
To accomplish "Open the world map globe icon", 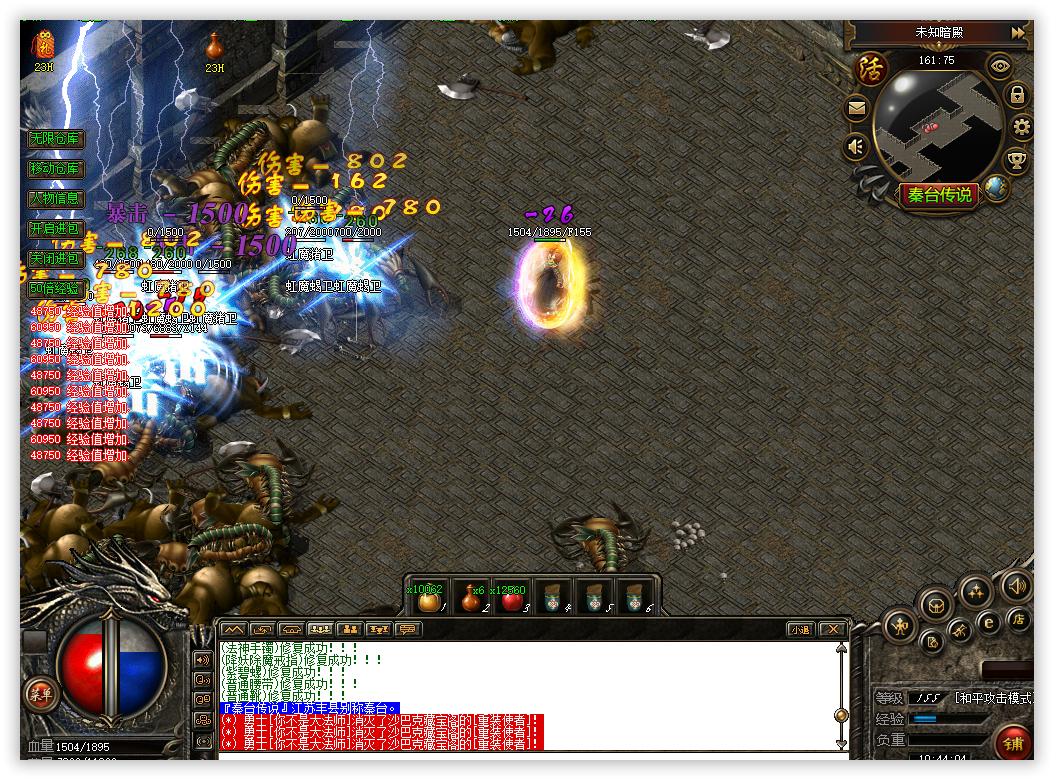I will [x=995, y=187].
